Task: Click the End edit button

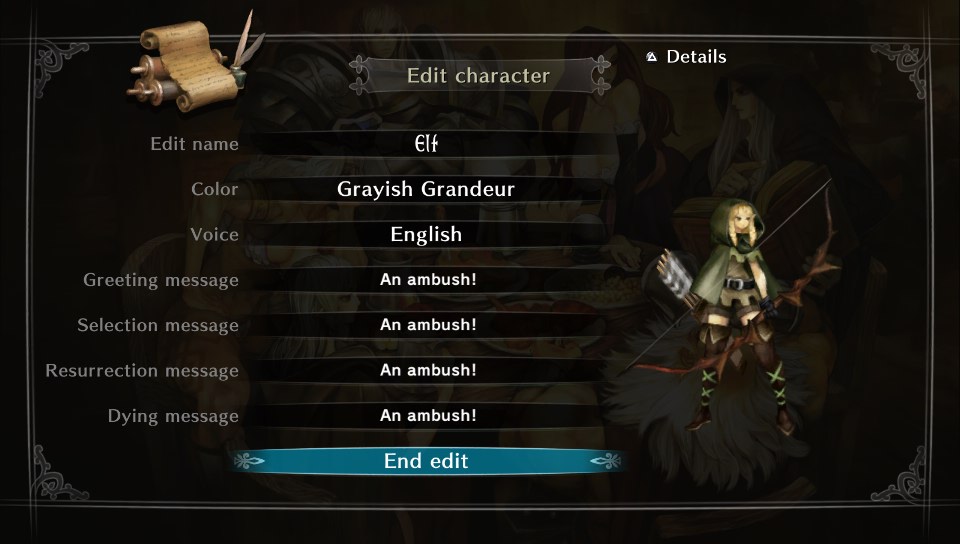Action: [427, 461]
